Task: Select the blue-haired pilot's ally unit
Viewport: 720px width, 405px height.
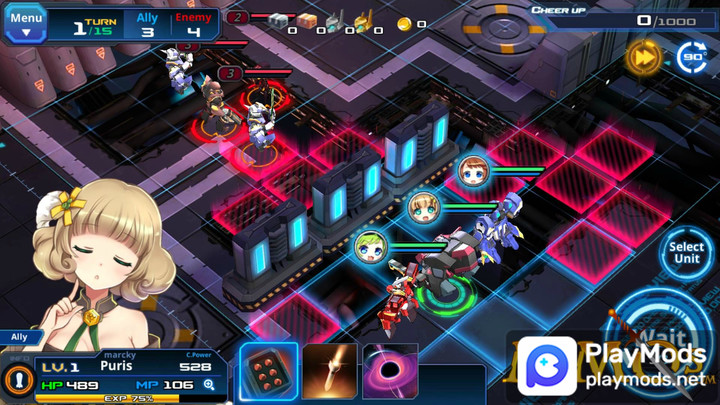Action: coord(472,171)
